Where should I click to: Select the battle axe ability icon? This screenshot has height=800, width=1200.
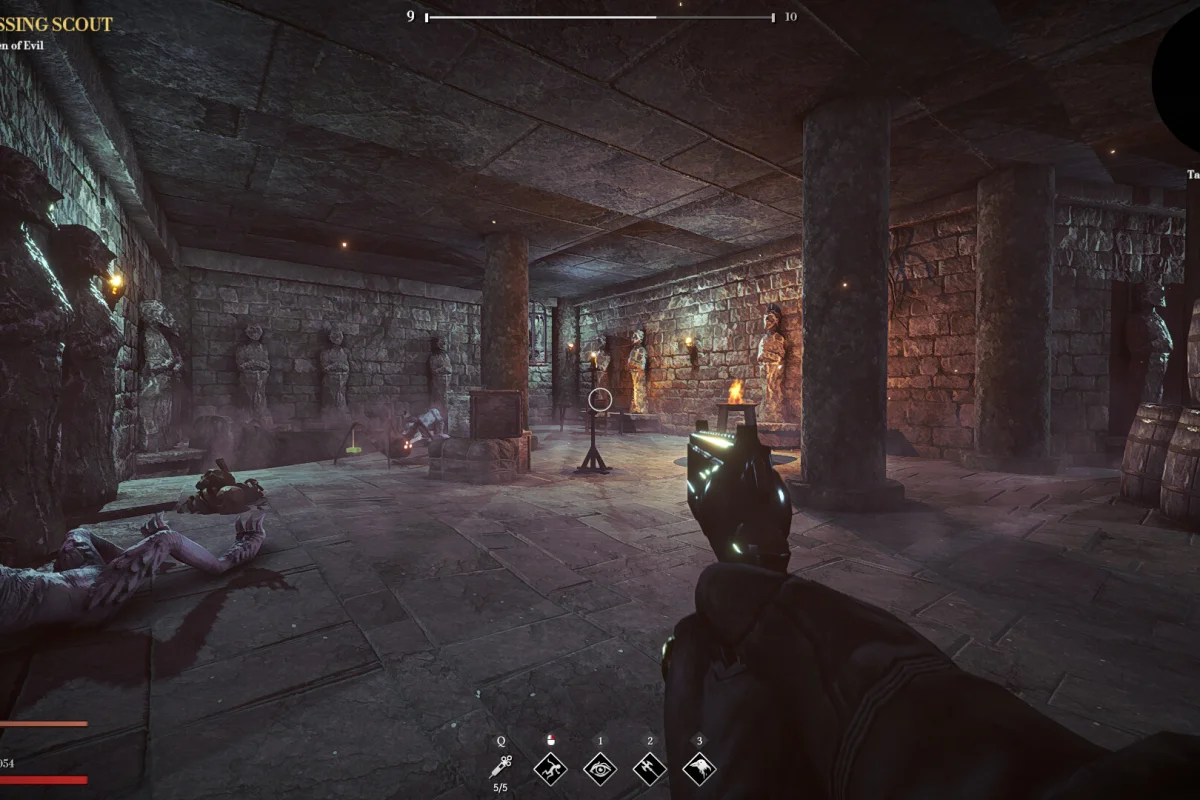[650, 768]
